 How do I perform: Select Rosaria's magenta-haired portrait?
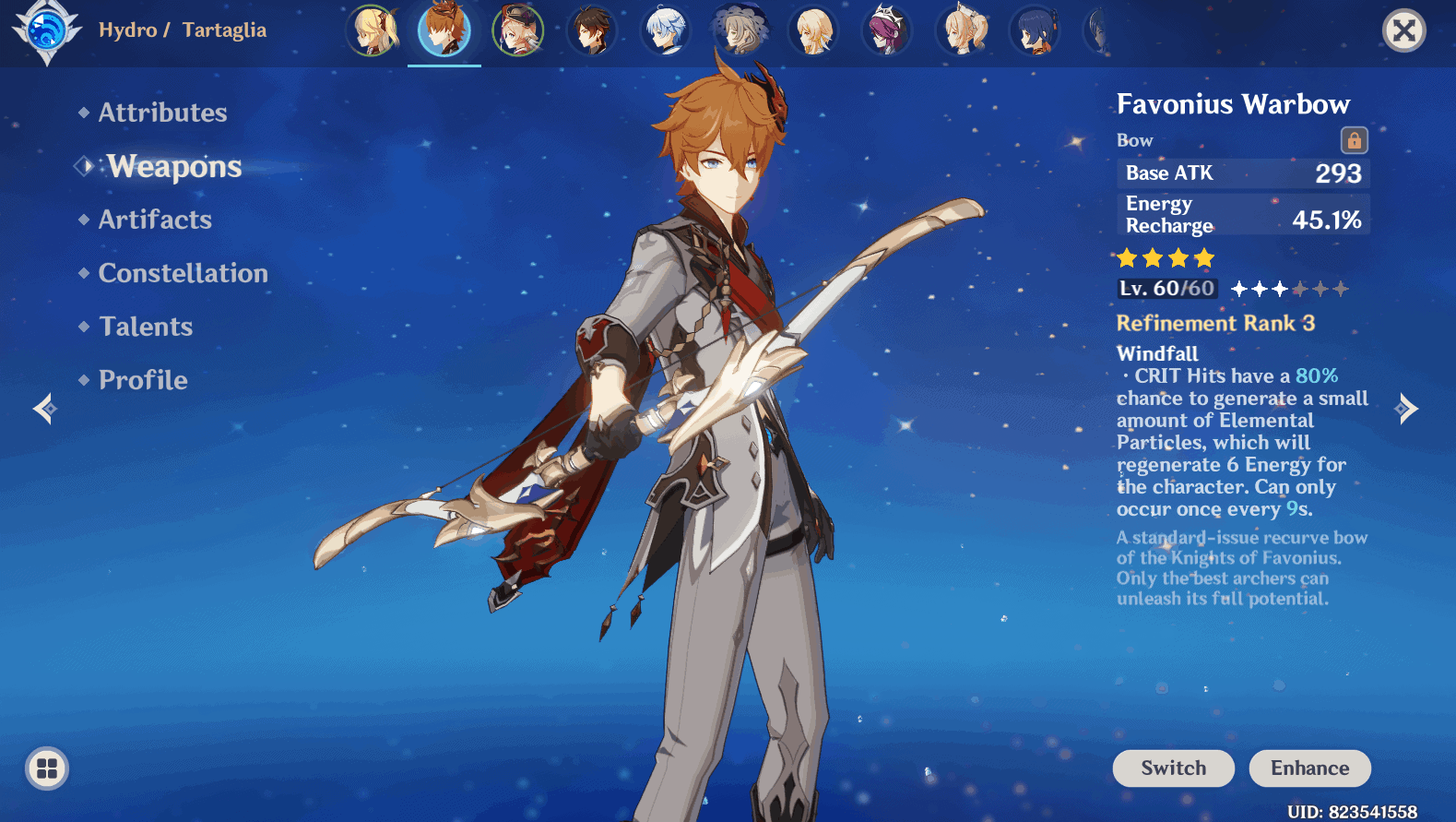pos(887,30)
